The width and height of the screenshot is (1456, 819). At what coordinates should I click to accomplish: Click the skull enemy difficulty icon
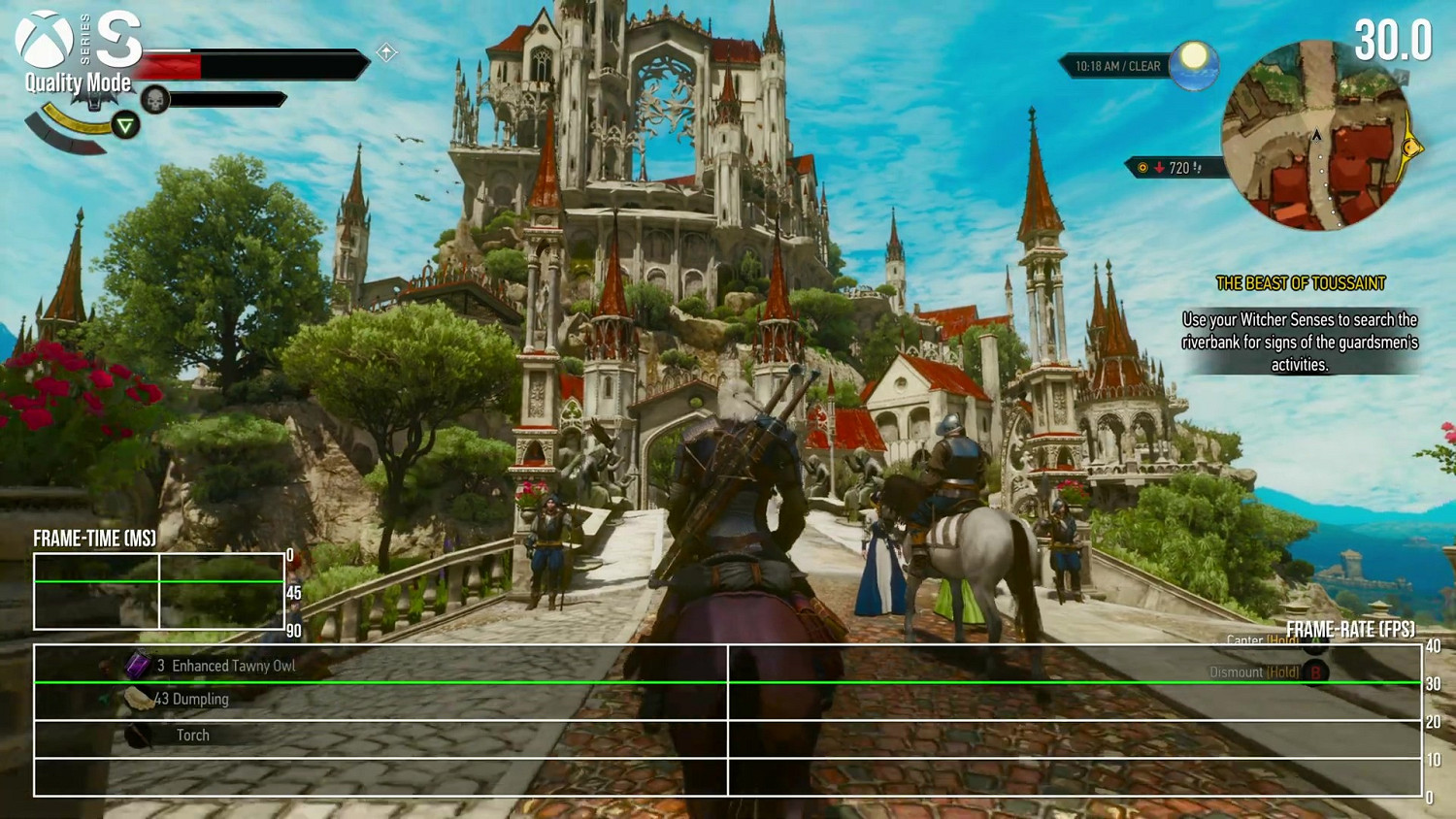[x=155, y=97]
